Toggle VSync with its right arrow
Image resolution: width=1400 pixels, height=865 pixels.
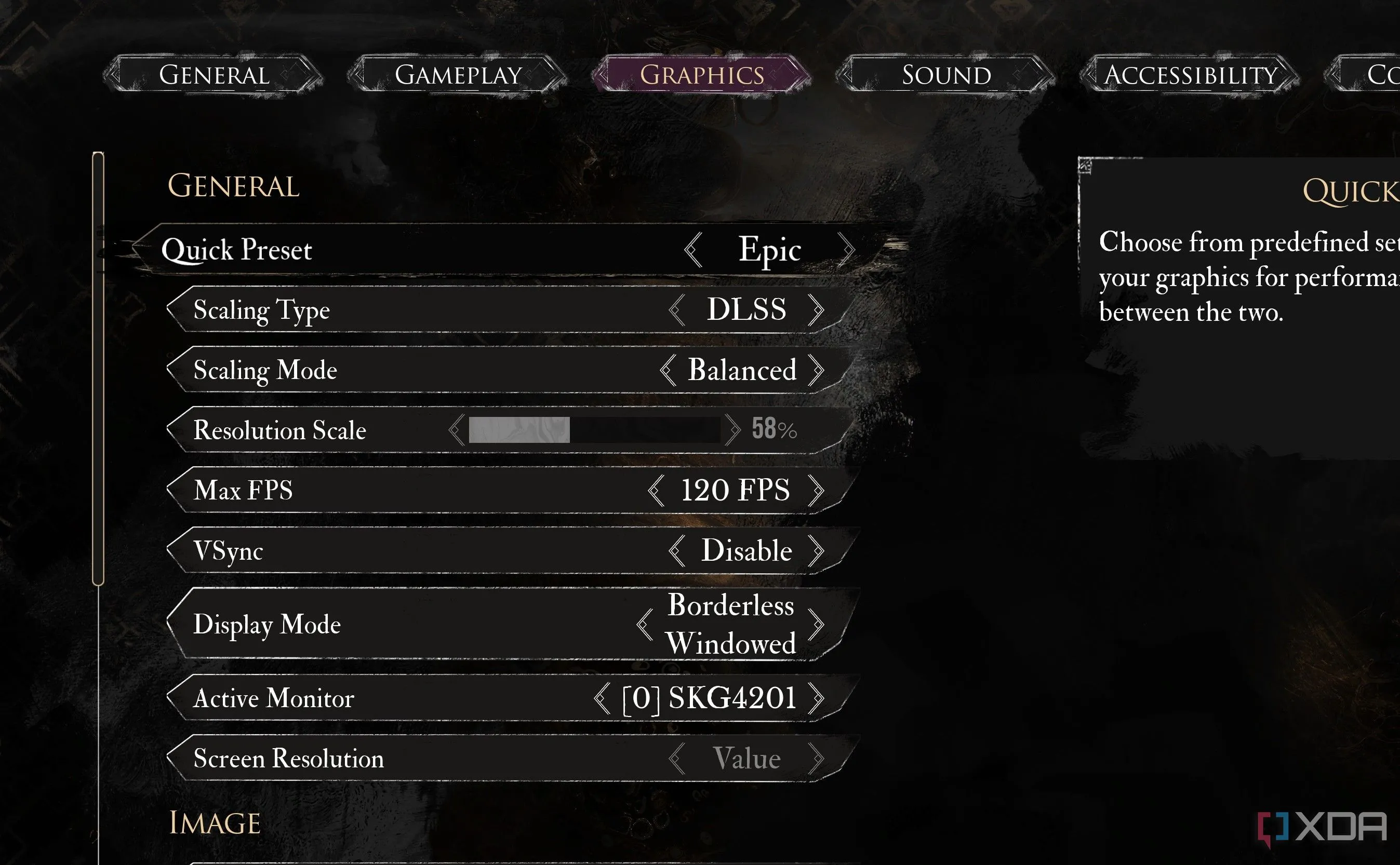816,550
